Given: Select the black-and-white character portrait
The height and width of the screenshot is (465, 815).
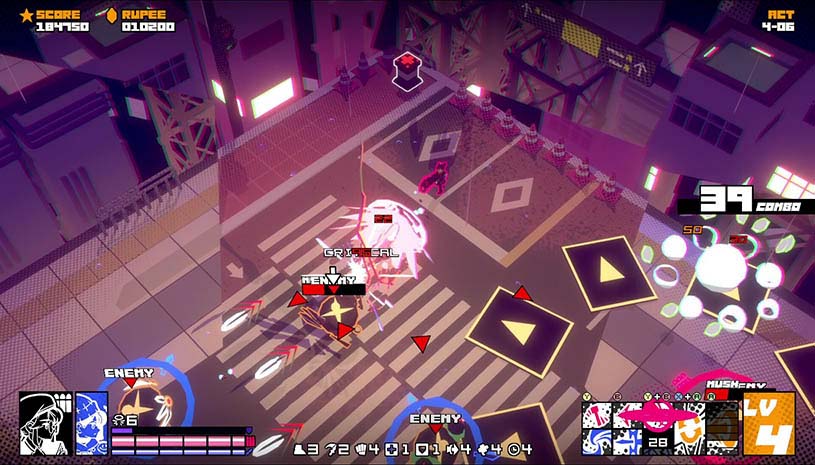Looking at the screenshot, I should coord(46,423).
